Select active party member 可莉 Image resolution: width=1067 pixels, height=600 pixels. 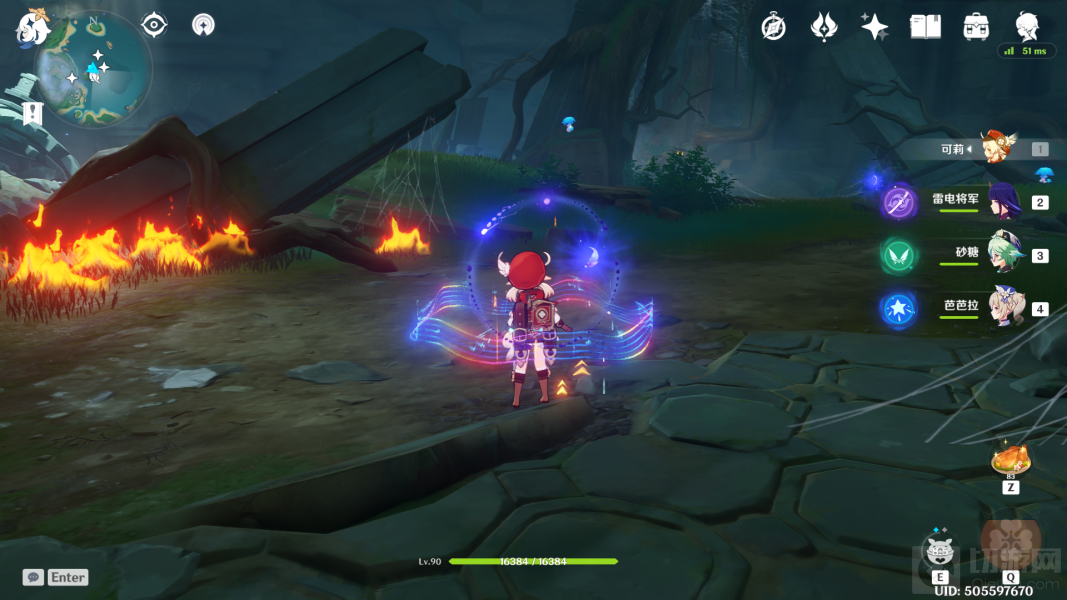[998, 148]
